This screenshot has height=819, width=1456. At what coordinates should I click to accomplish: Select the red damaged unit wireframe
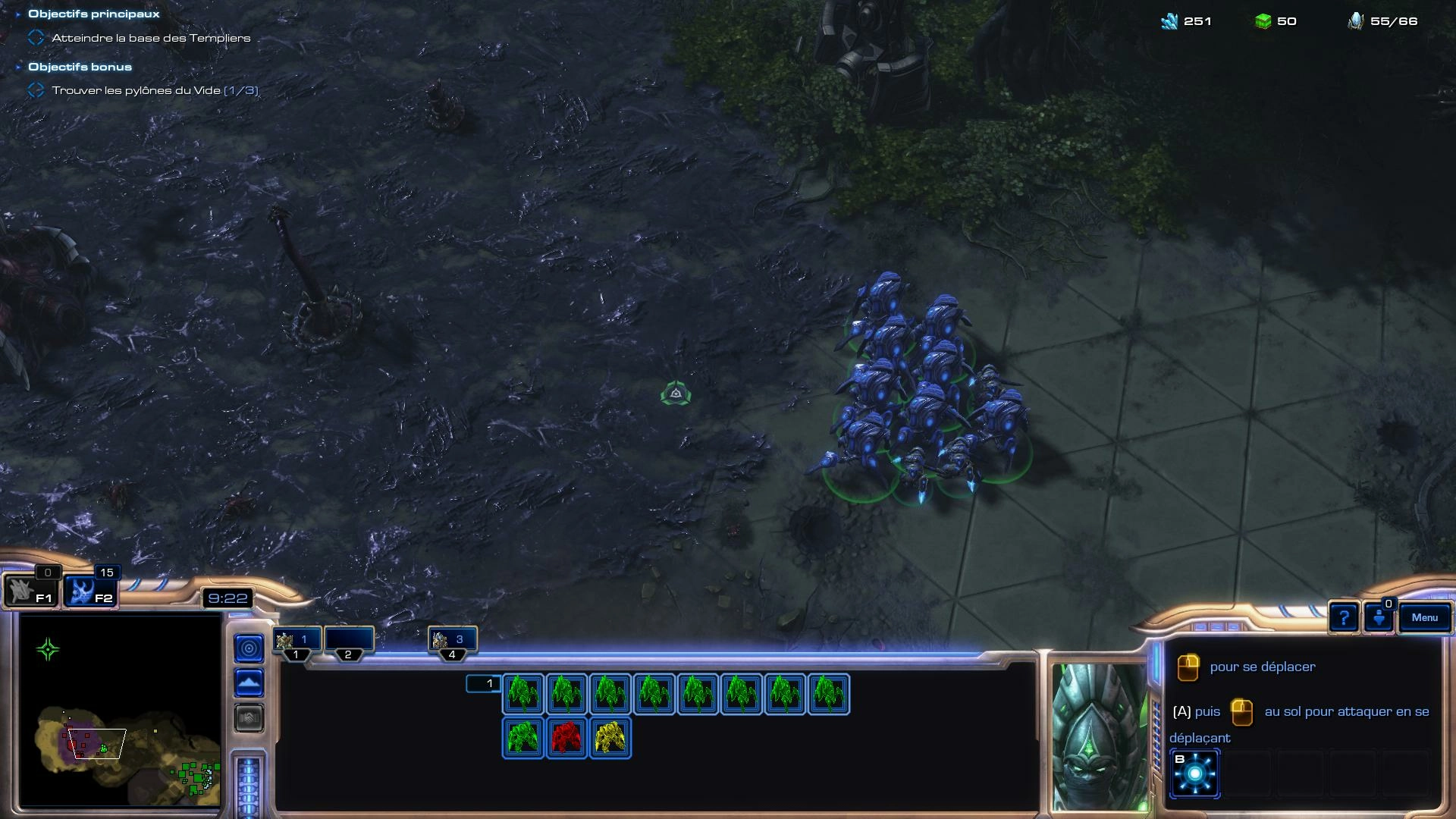click(566, 738)
